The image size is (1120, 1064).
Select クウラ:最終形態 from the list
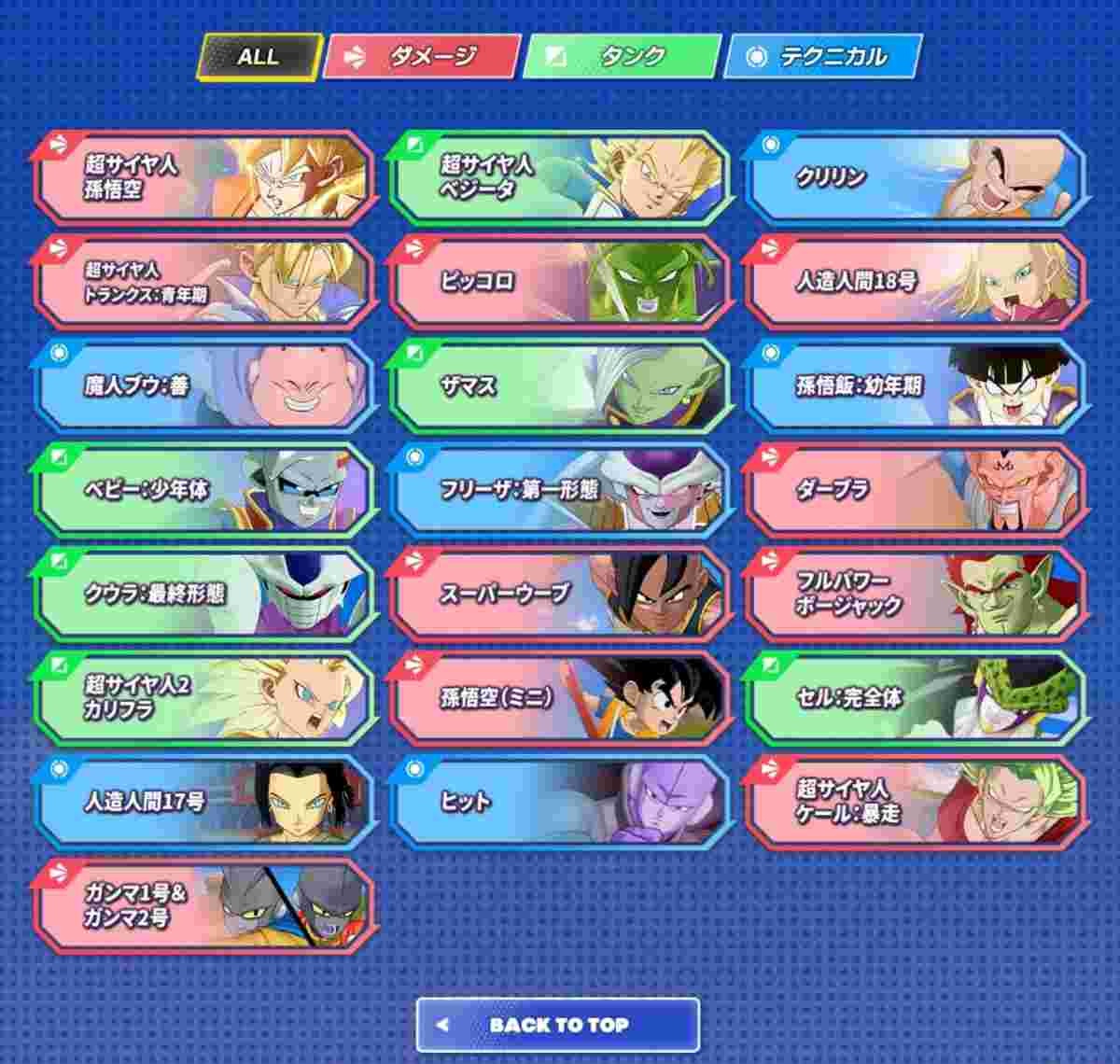[203, 594]
